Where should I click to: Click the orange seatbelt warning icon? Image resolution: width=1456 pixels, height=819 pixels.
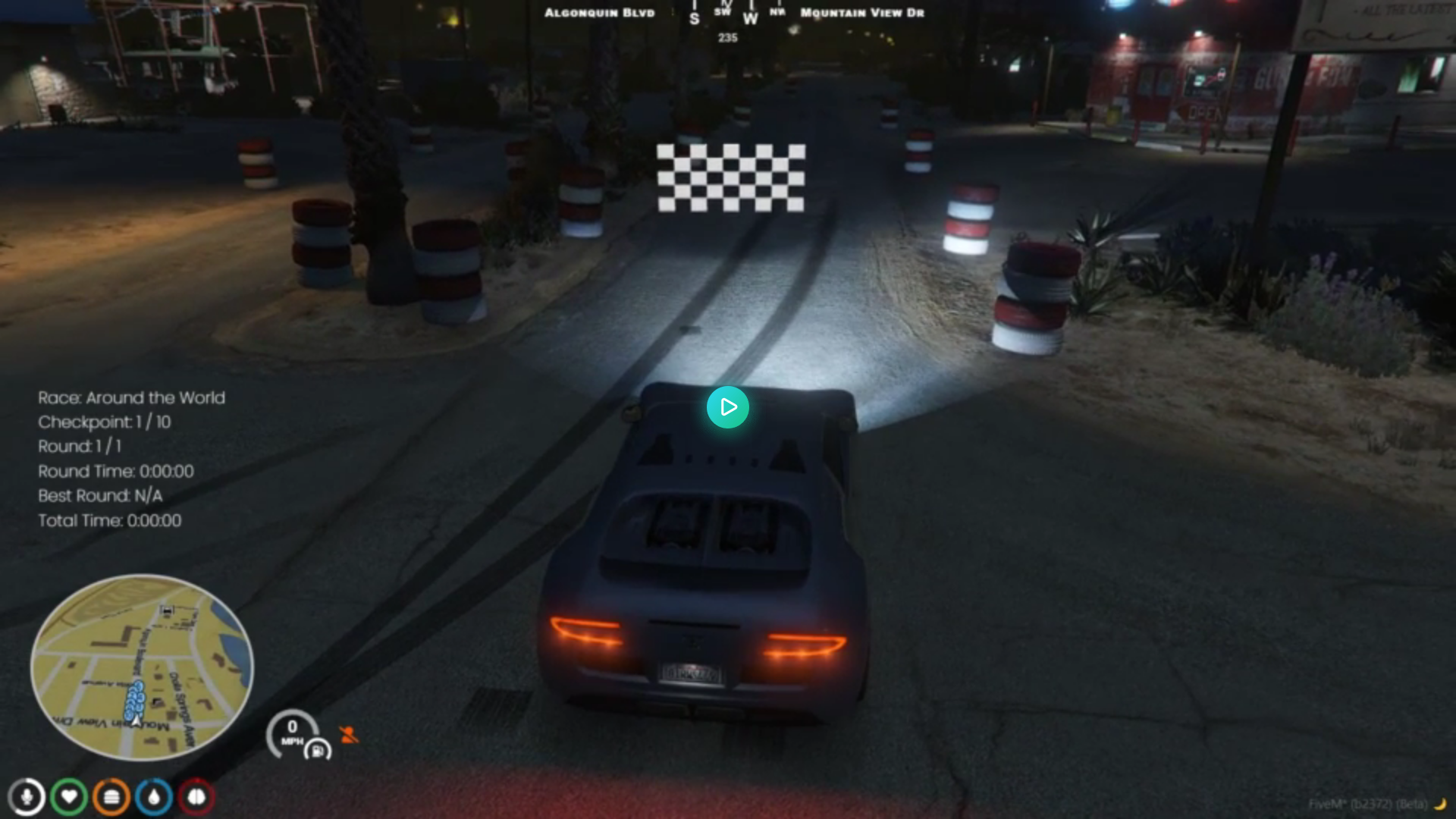pos(350,733)
